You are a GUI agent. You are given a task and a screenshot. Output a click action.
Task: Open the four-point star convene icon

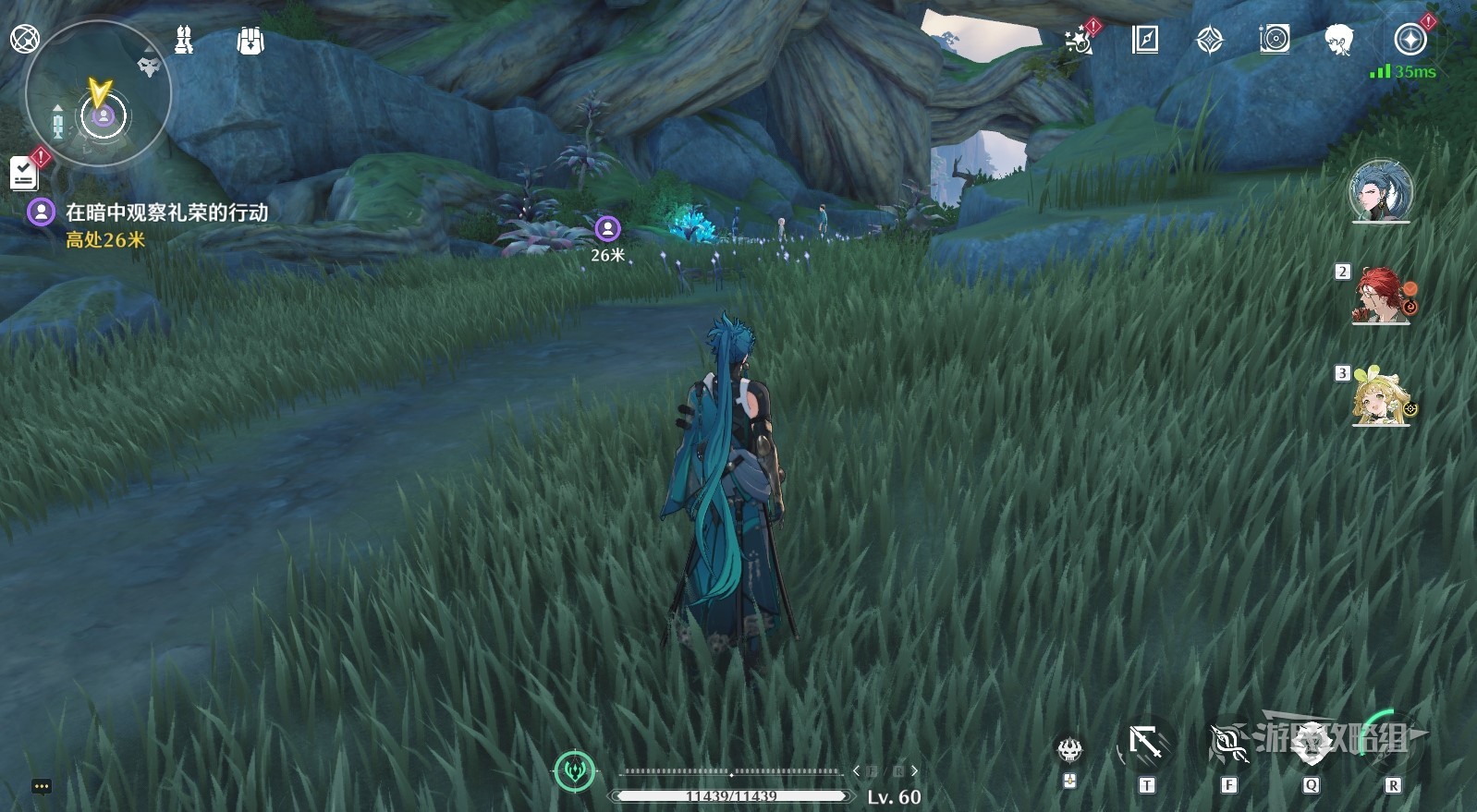pyautogui.click(x=1209, y=41)
